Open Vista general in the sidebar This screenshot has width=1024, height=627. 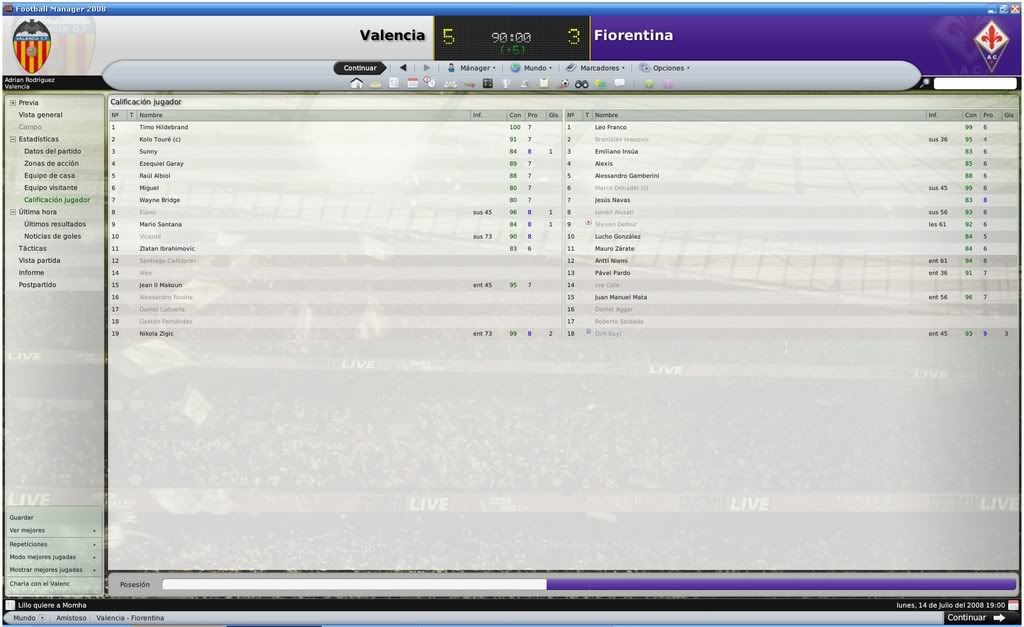pos(40,115)
